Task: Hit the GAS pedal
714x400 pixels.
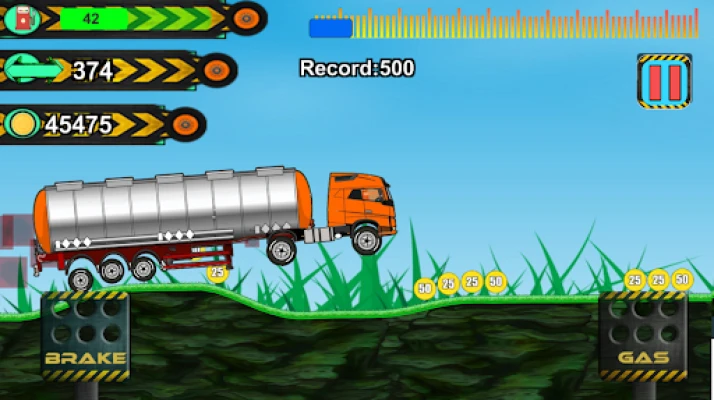Action: tap(643, 335)
